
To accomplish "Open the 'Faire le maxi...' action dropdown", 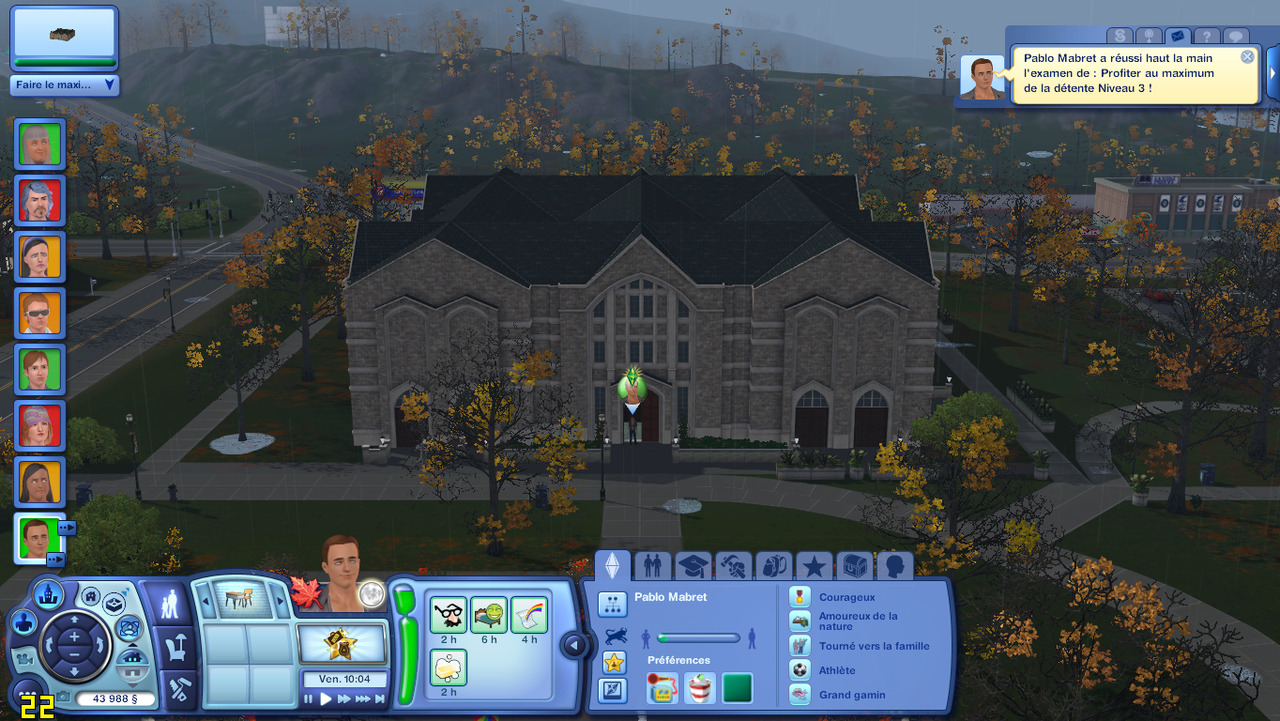I will pos(65,85).
